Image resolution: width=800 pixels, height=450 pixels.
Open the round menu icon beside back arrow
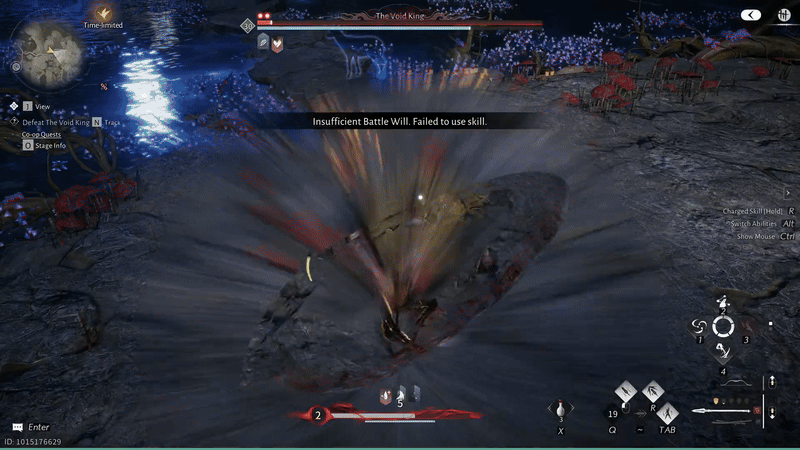pos(780,15)
